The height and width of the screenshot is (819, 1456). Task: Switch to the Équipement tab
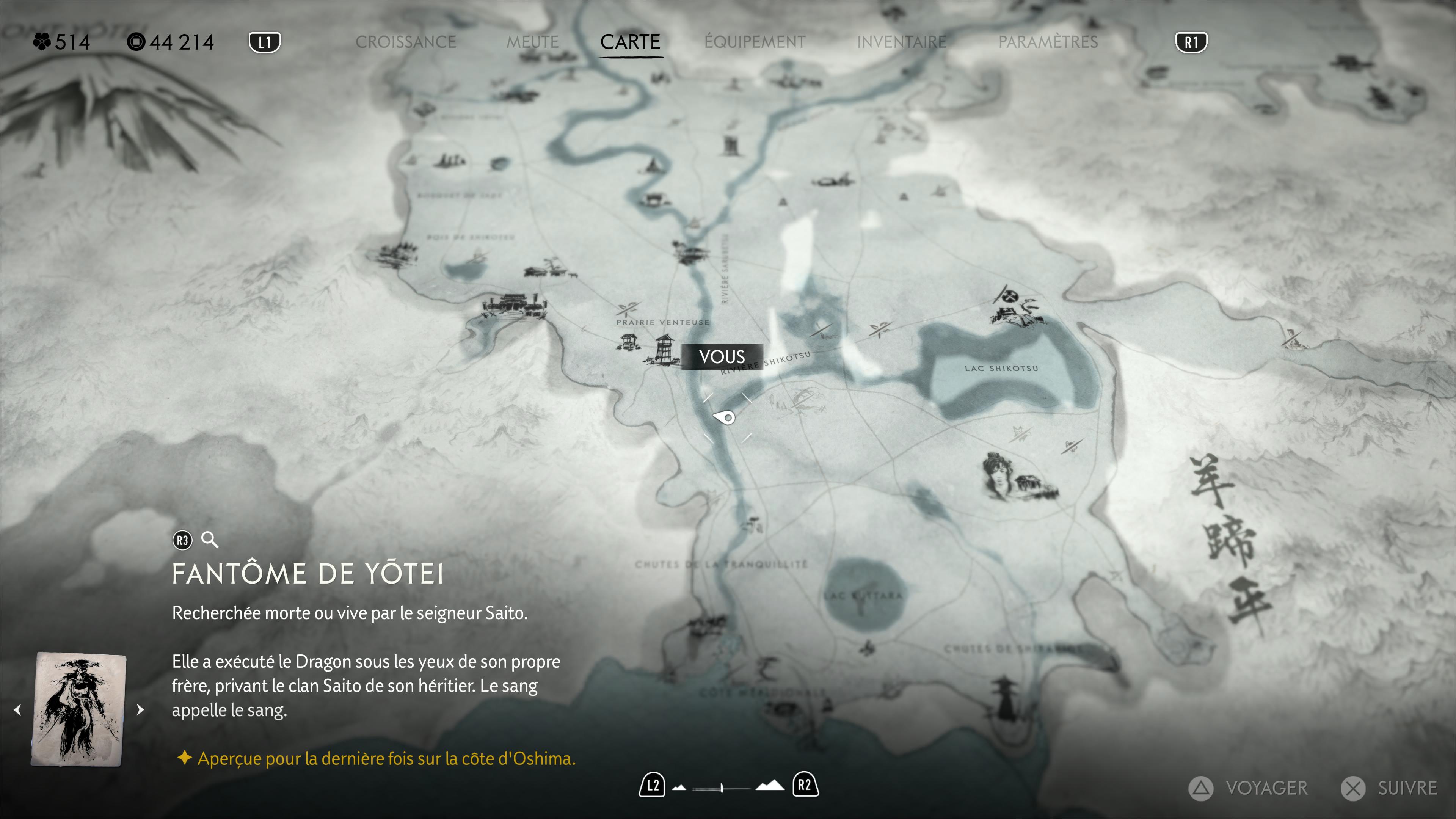coord(755,42)
